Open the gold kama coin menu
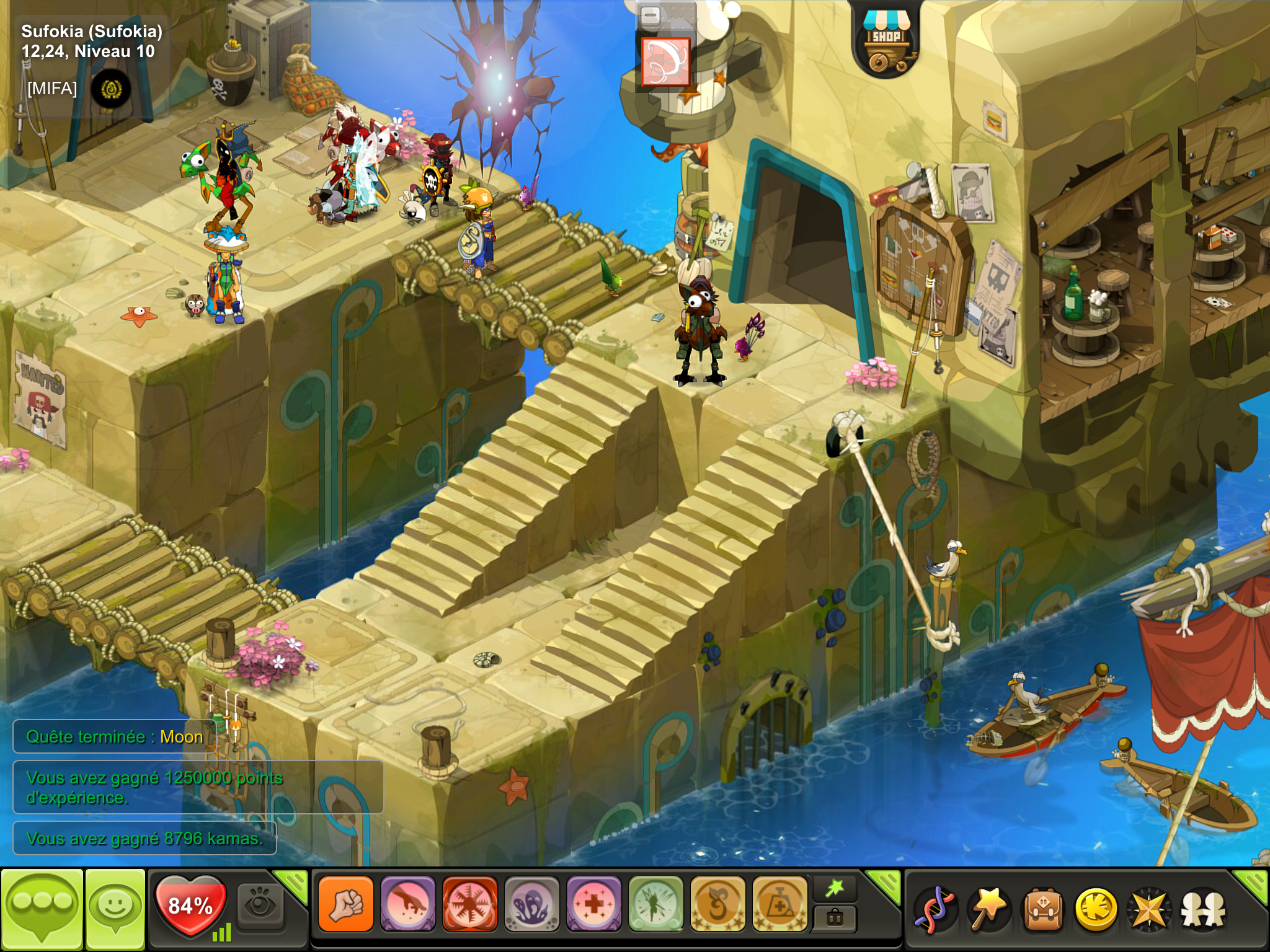1270x952 pixels. pyautogui.click(x=1096, y=909)
